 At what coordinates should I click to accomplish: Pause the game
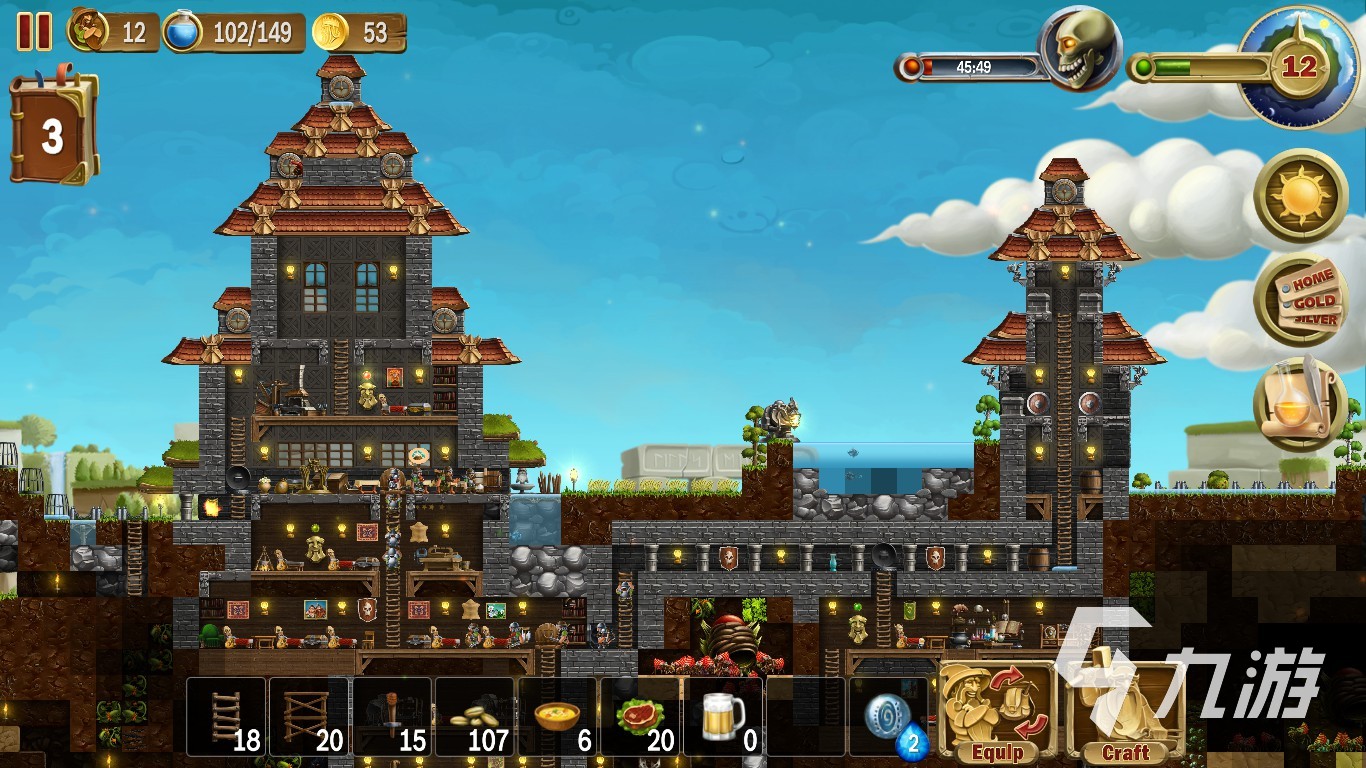coord(34,32)
